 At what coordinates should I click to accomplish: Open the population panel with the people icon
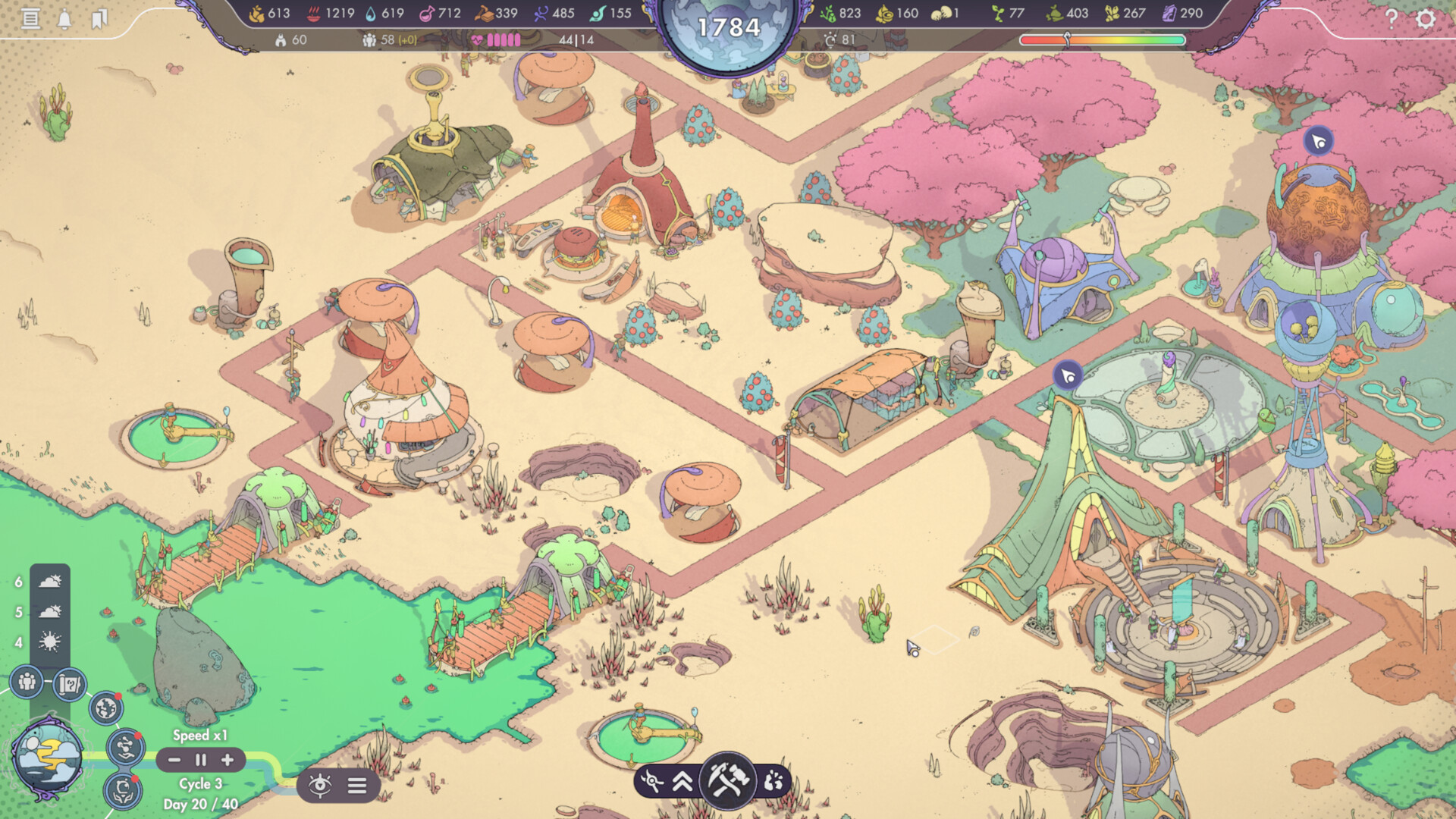pyautogui.click(x=27, y=680)
